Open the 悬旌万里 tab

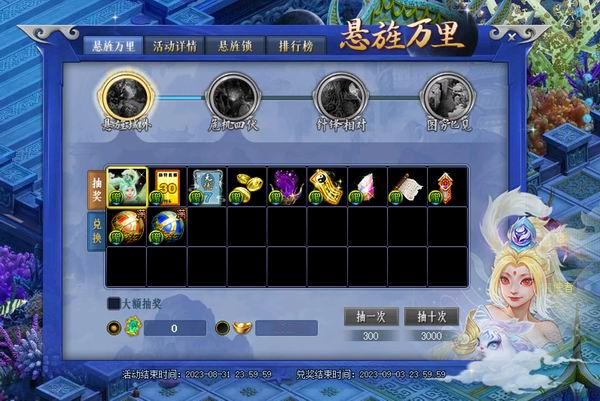click(x=113, y=47)
